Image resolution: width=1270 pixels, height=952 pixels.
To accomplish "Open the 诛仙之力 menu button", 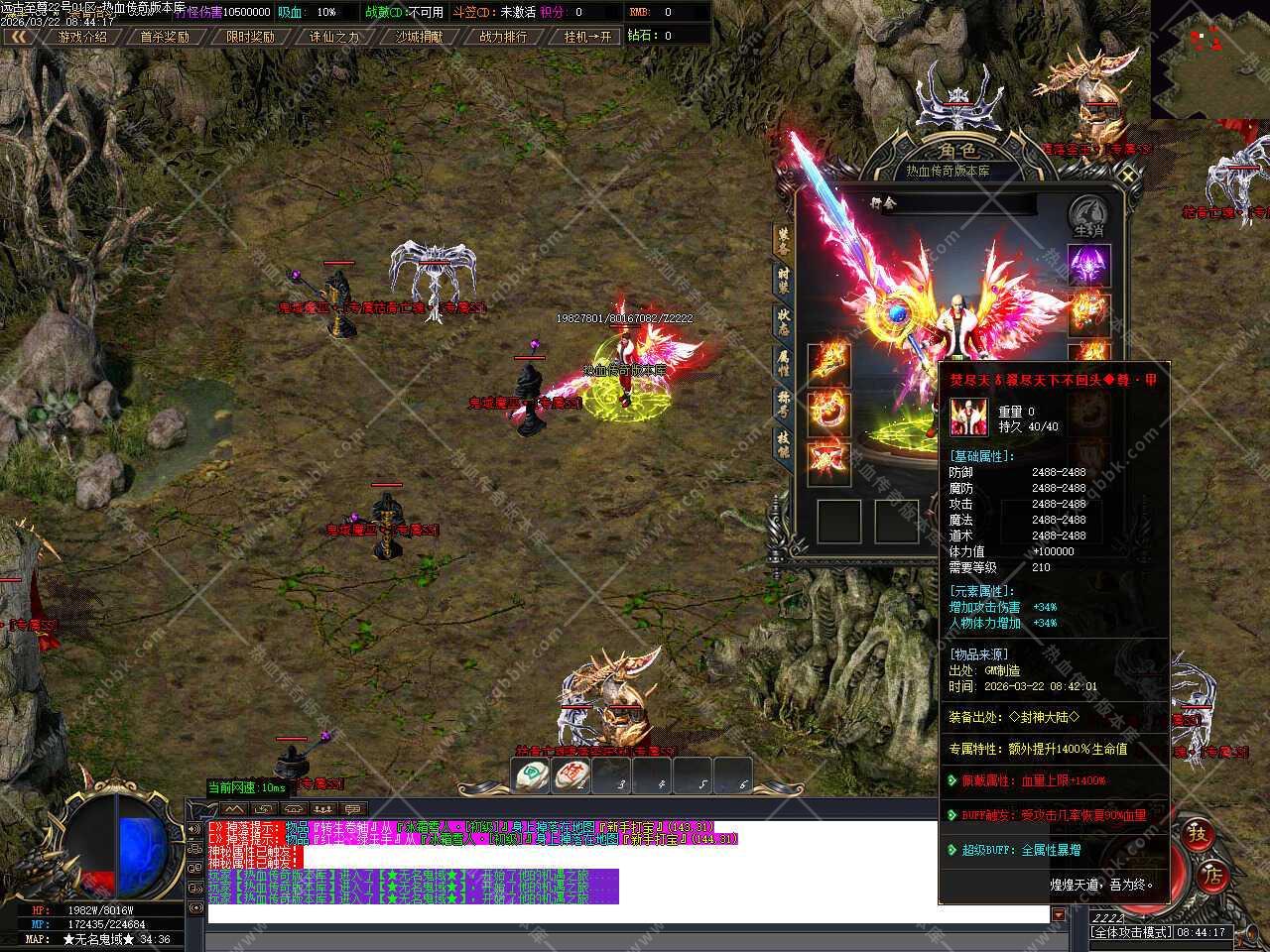I will tap(334, 37).
